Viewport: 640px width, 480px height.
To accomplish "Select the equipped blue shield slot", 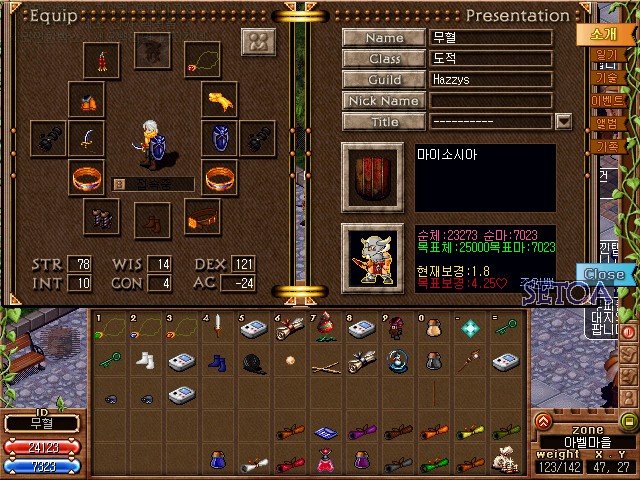I will [220, 138].
